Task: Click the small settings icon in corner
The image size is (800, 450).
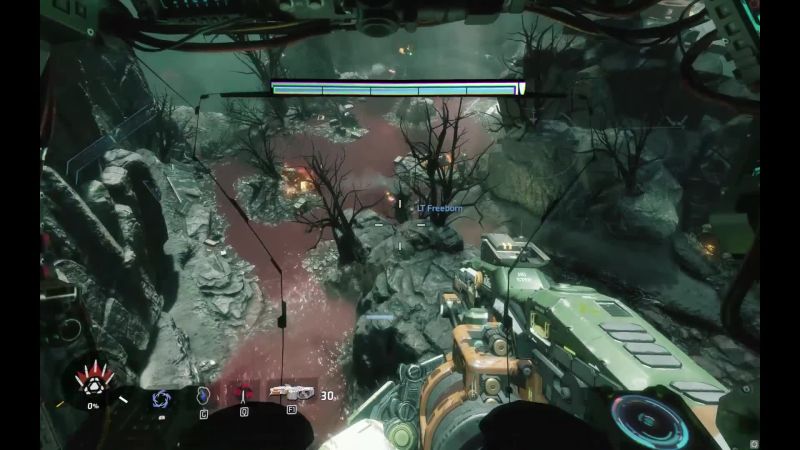Action: click(x=754, y=439)
